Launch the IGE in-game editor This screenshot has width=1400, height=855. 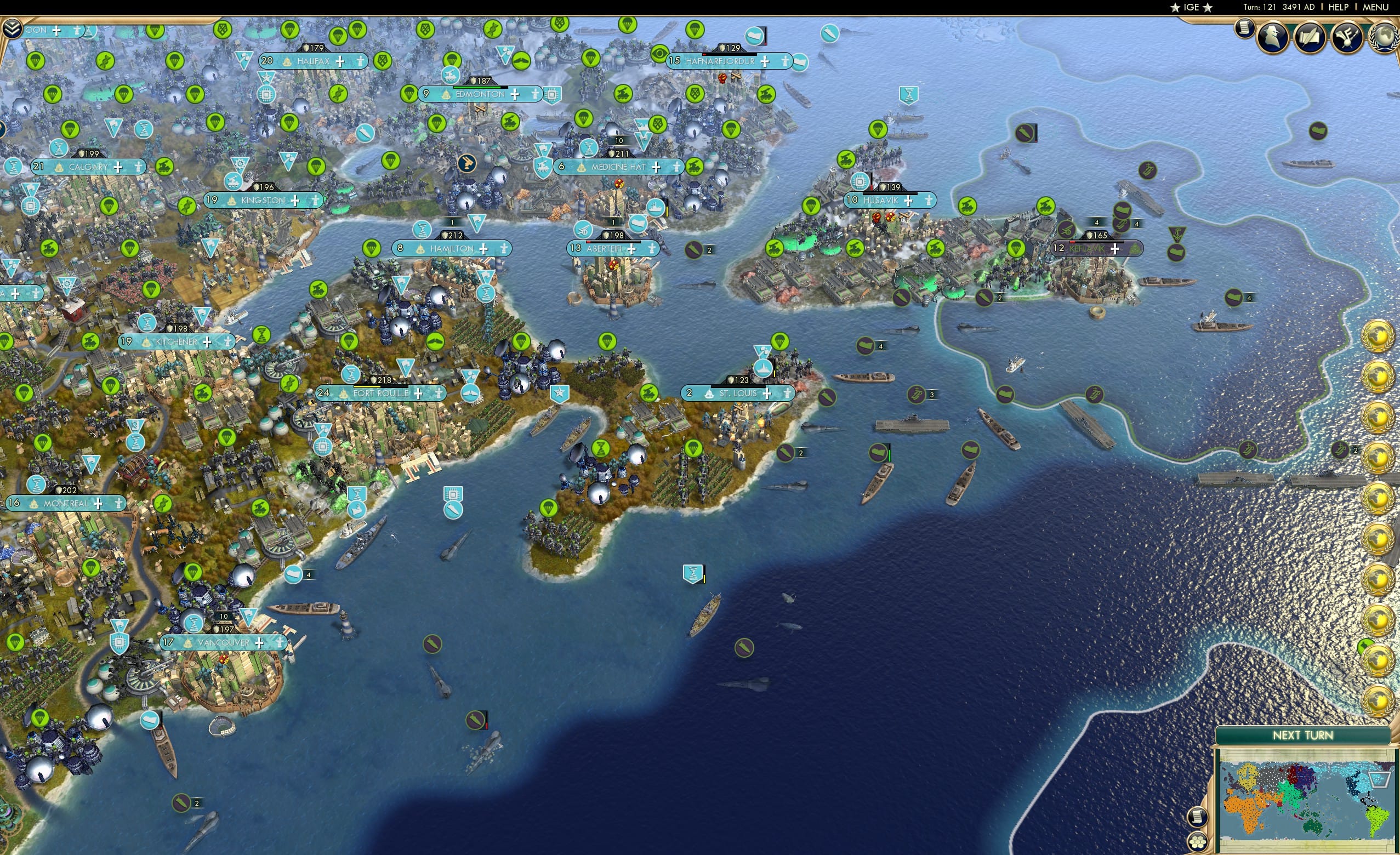1192,7
